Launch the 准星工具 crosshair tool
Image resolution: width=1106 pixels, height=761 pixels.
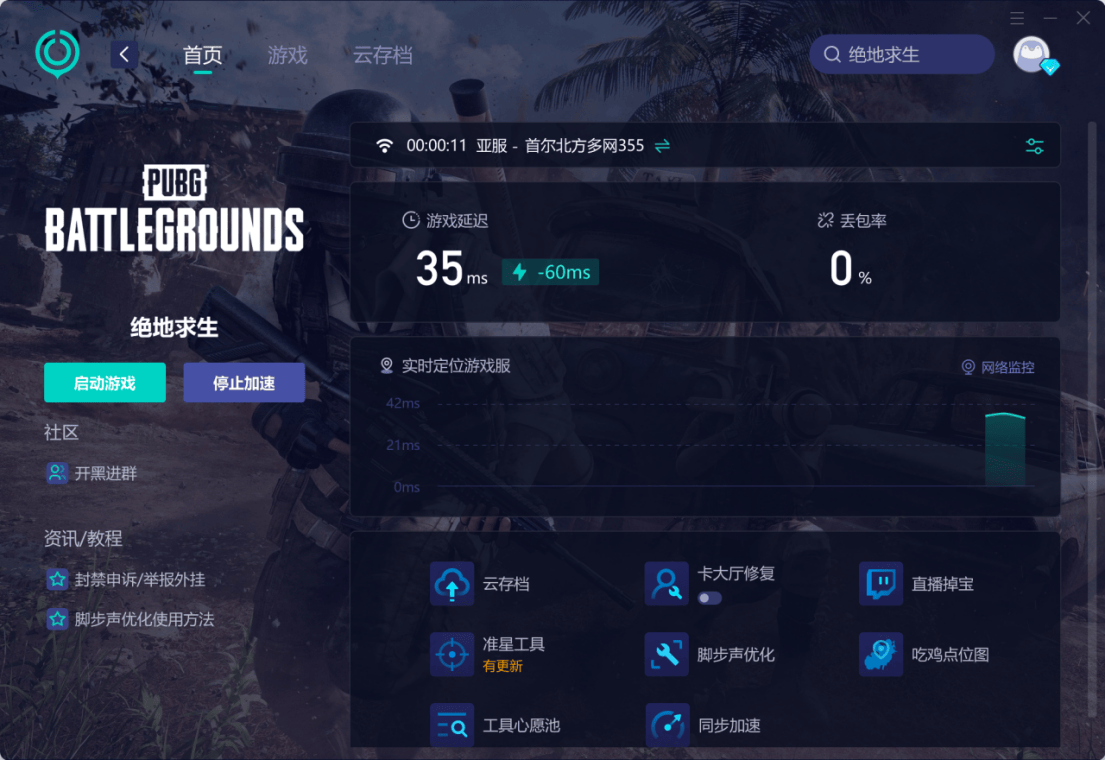453,655
